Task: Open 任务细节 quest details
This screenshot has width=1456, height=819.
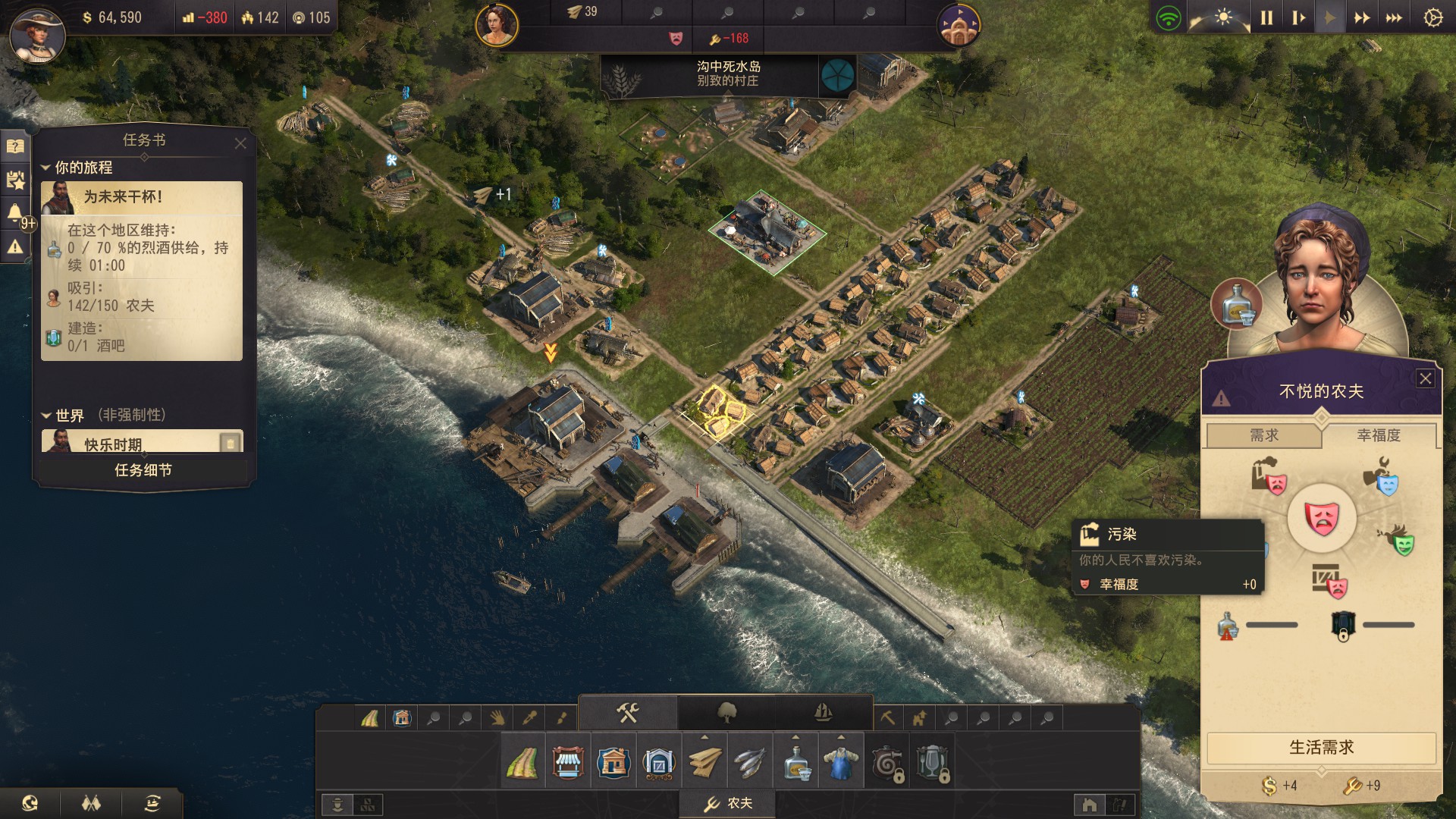Action: 143,470
